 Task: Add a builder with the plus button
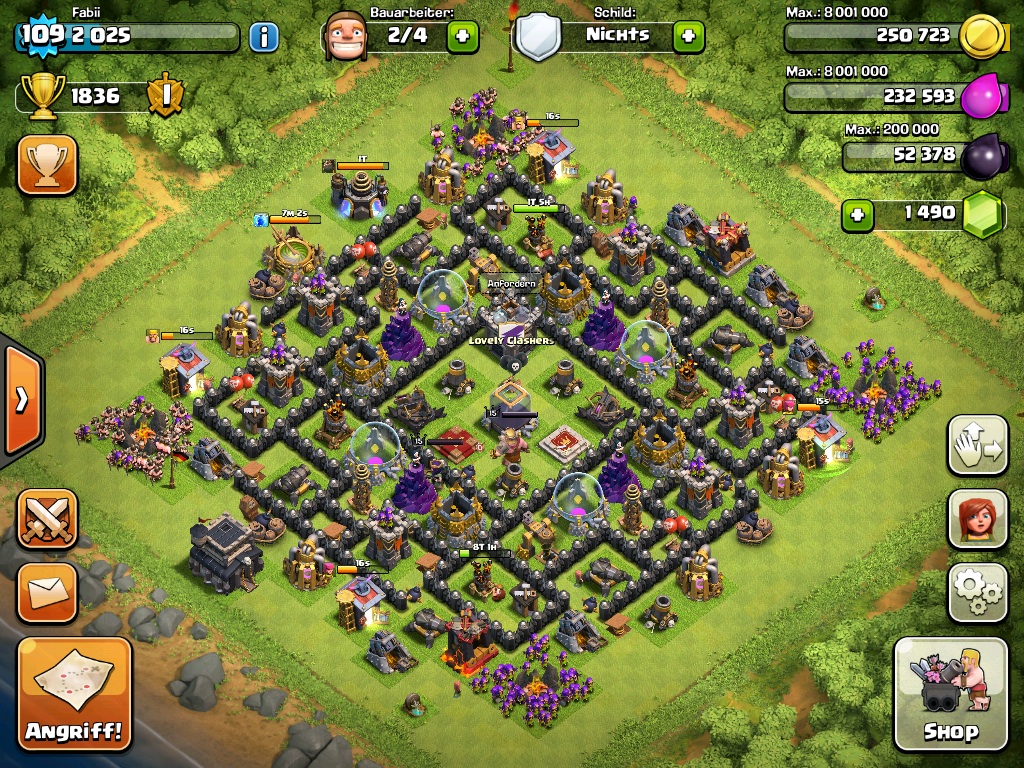tap(462, 37)
